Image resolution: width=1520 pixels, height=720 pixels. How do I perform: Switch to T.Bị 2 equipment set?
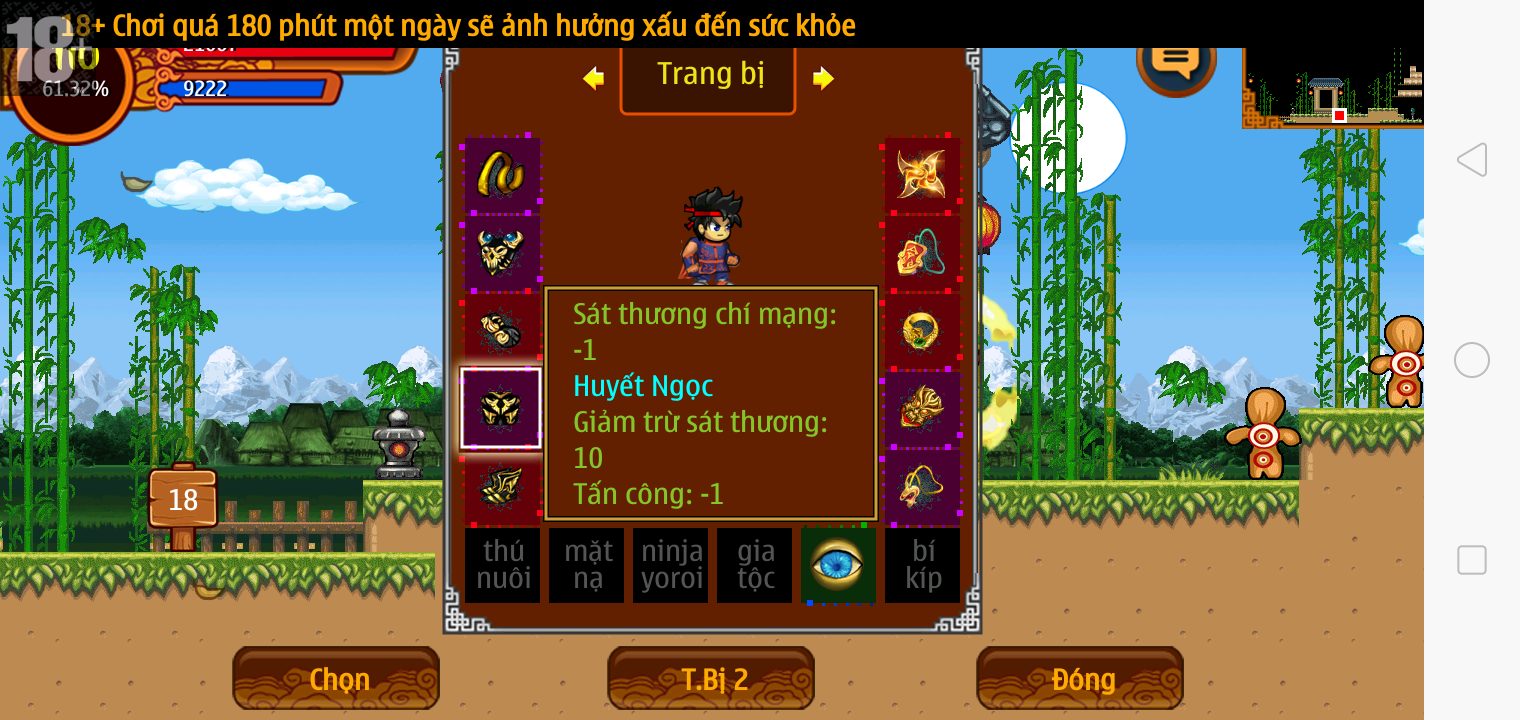pos(711,679)
